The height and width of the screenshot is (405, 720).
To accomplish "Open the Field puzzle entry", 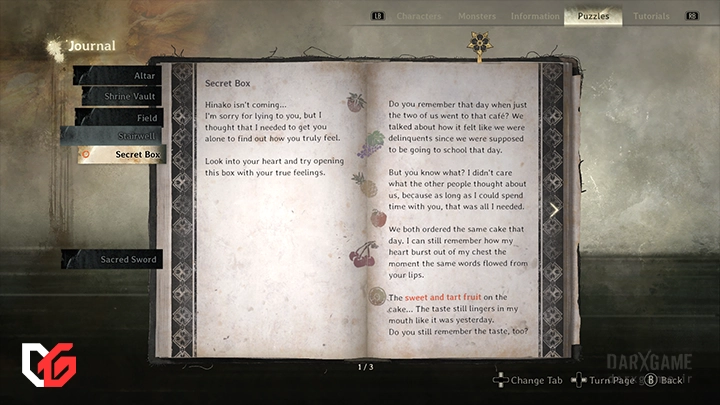I will click(120, 118).
